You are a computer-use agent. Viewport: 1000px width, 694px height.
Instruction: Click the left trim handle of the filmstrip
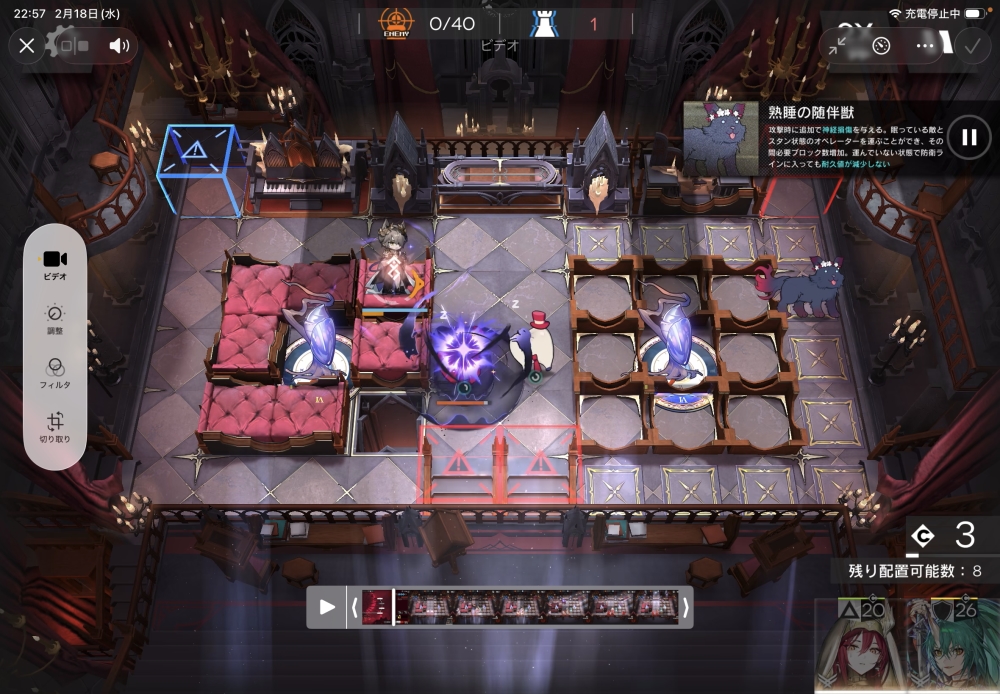354,607
